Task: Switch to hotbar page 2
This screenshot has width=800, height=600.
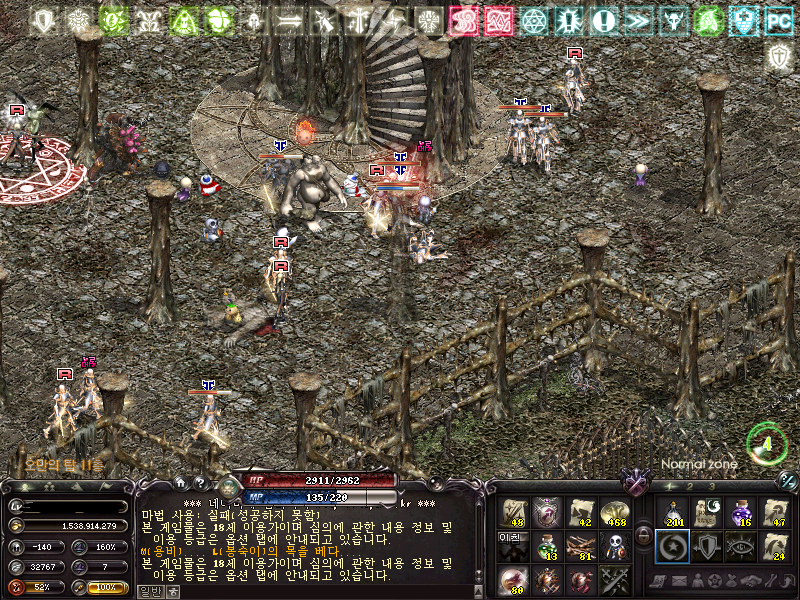Action: [x=690, y=486]
